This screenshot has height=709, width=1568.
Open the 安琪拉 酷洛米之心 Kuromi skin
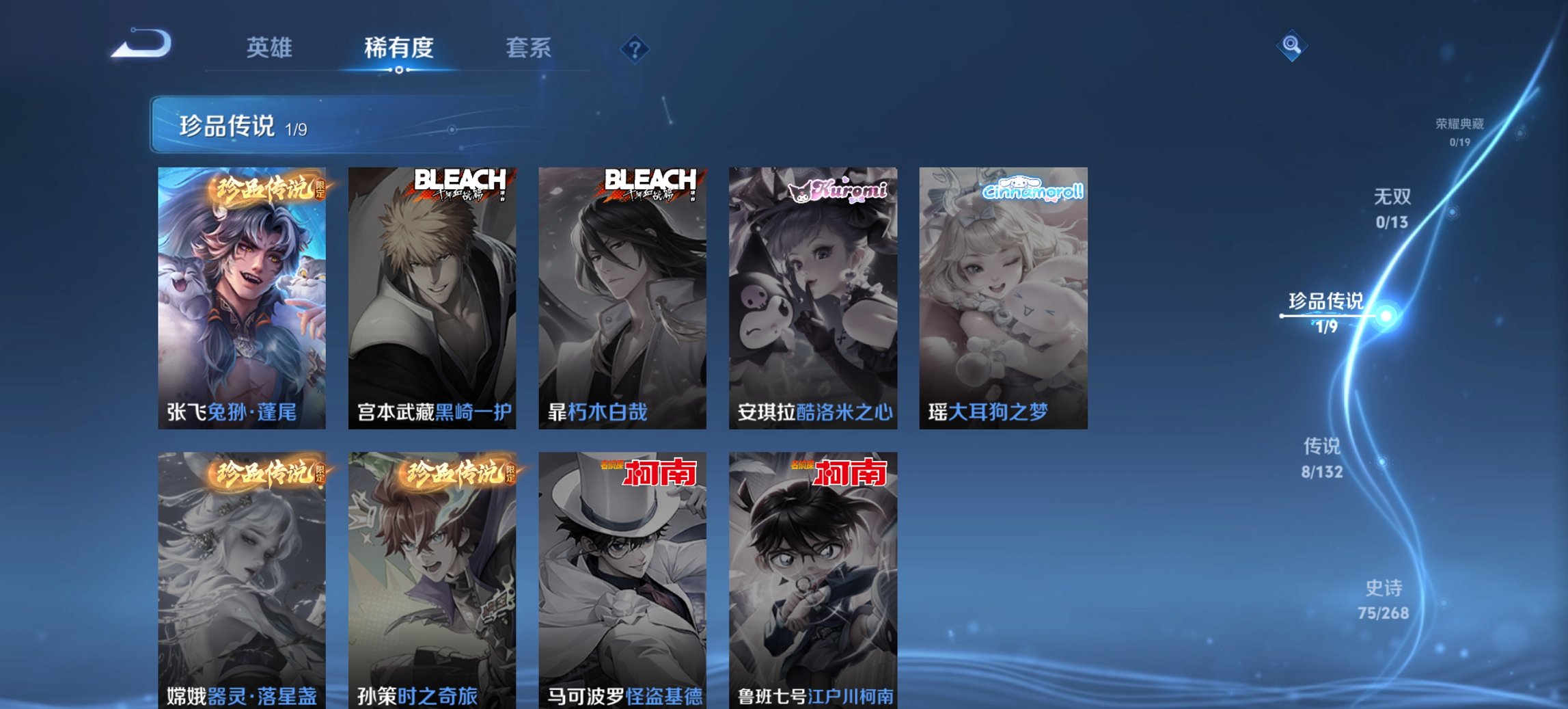point(812,294)
